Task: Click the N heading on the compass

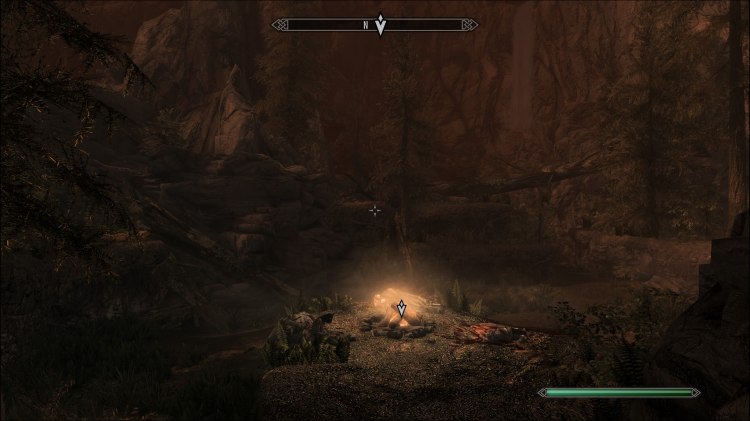Action: click(367, 24)
